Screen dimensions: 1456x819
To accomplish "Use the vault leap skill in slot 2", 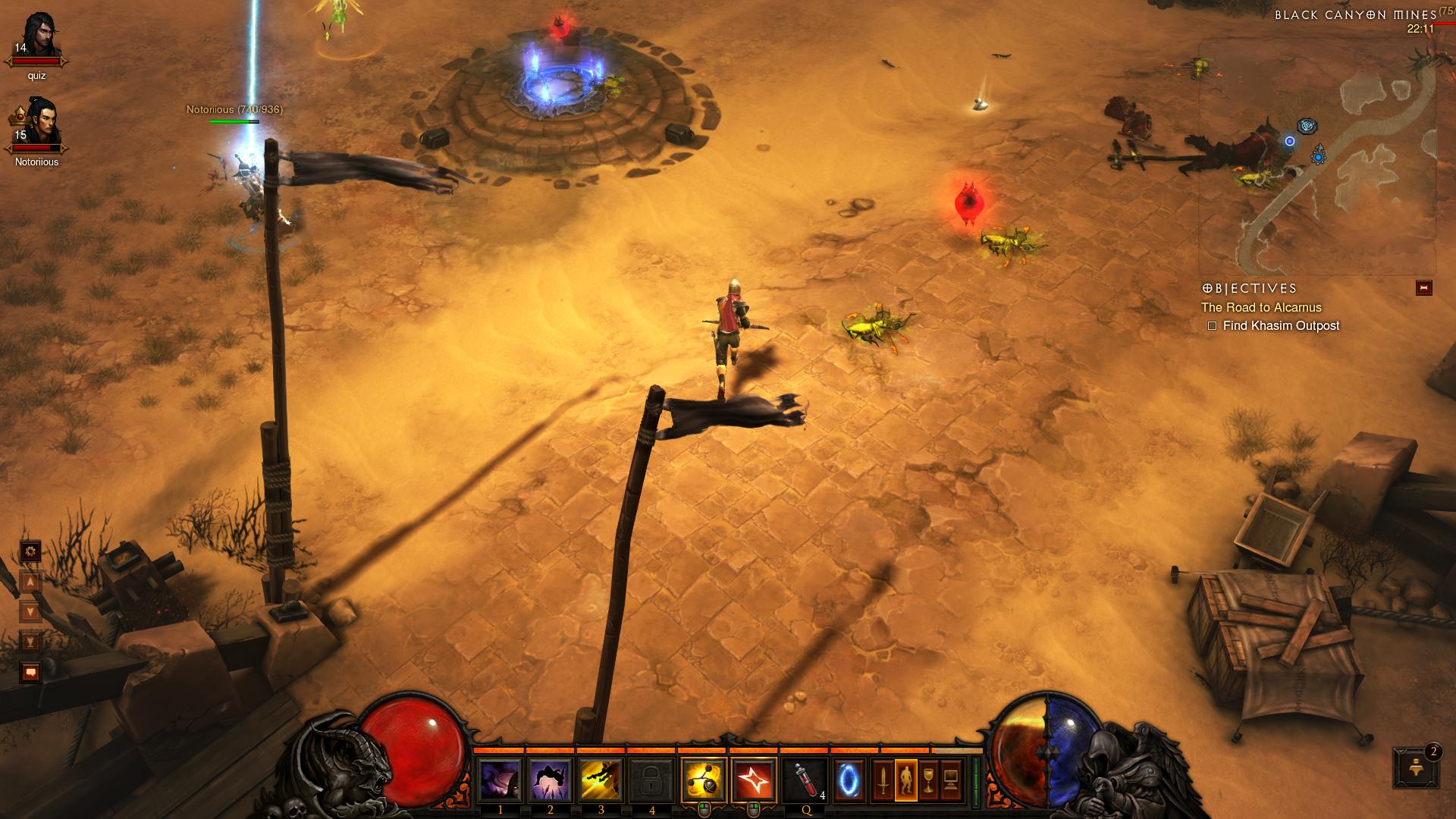I will pyautogui.click(x=551, y=780).
